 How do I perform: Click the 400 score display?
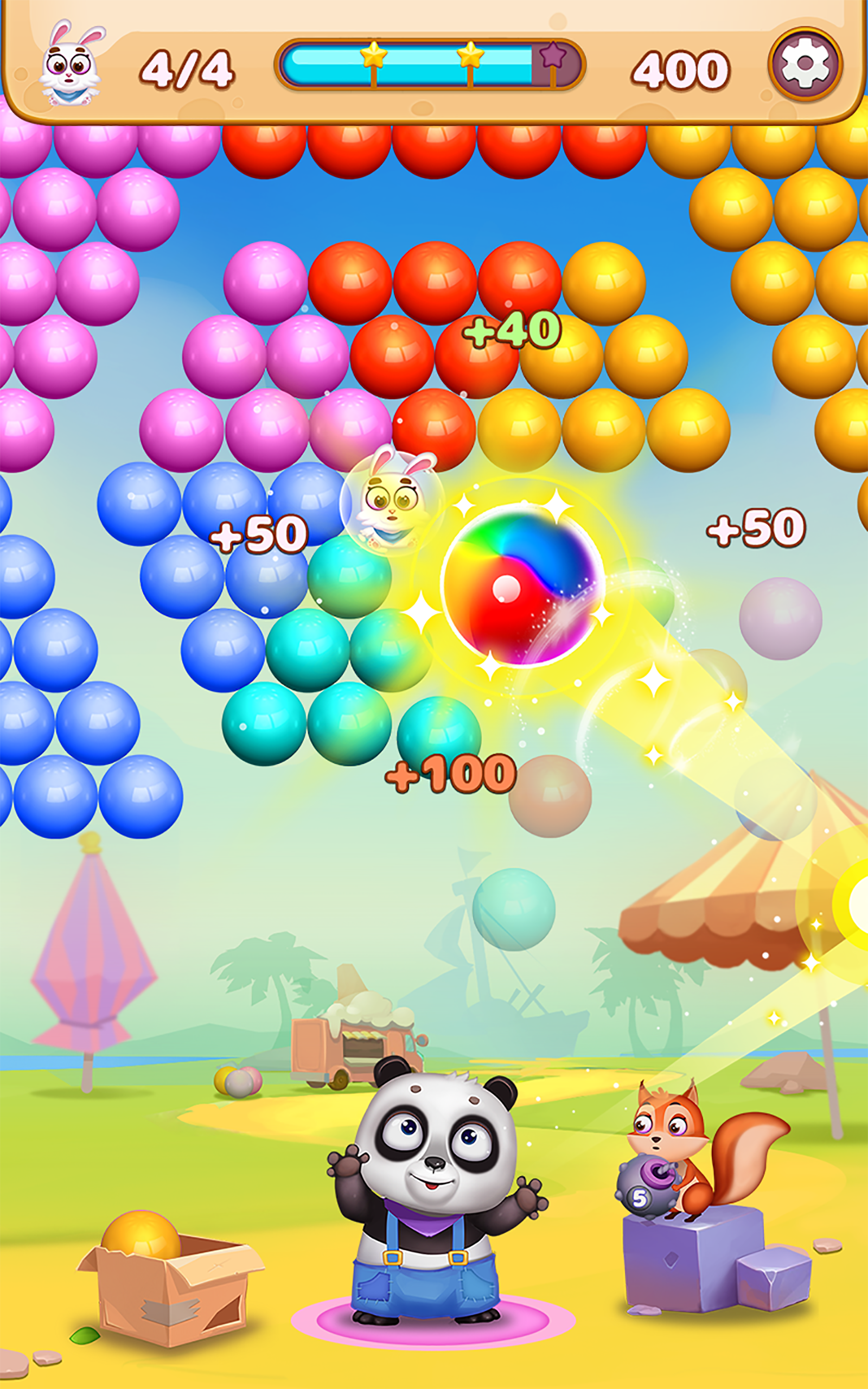pyautogui.click(x=680, y=68)
